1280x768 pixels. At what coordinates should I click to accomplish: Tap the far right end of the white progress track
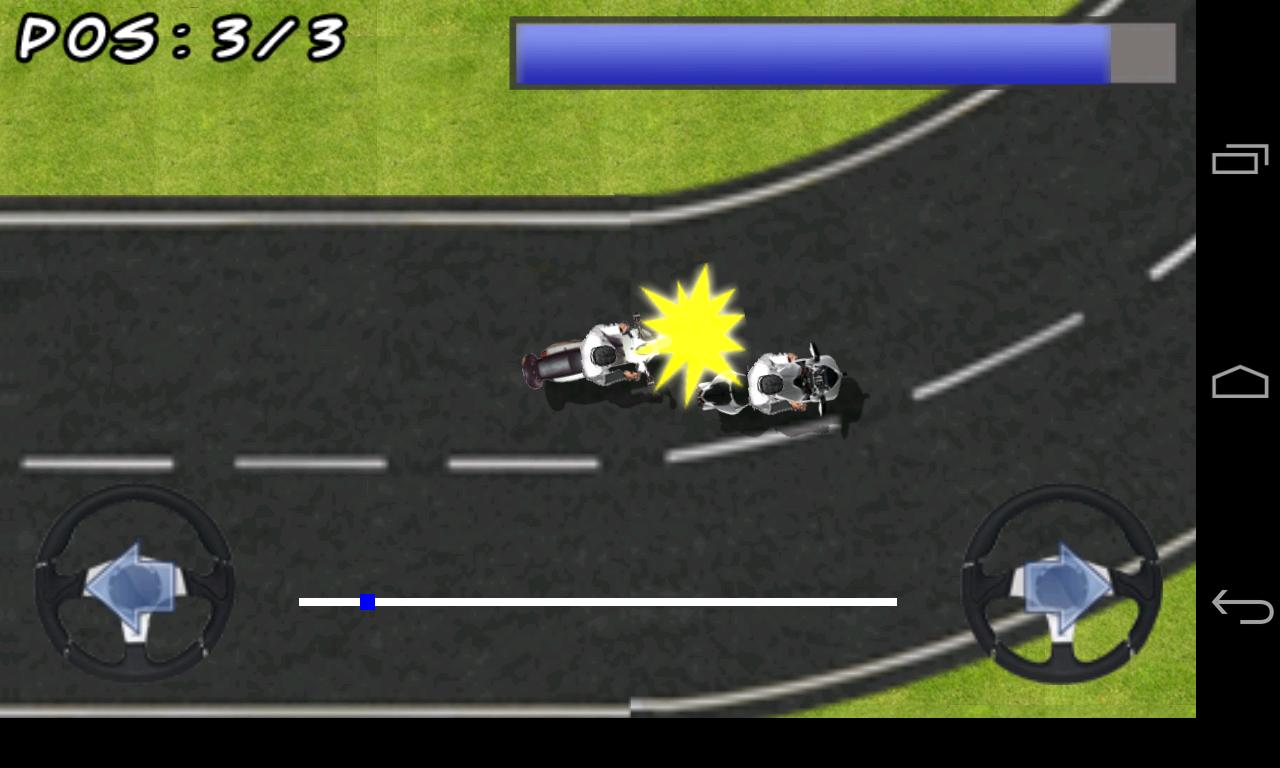click(x=890, y=601)
